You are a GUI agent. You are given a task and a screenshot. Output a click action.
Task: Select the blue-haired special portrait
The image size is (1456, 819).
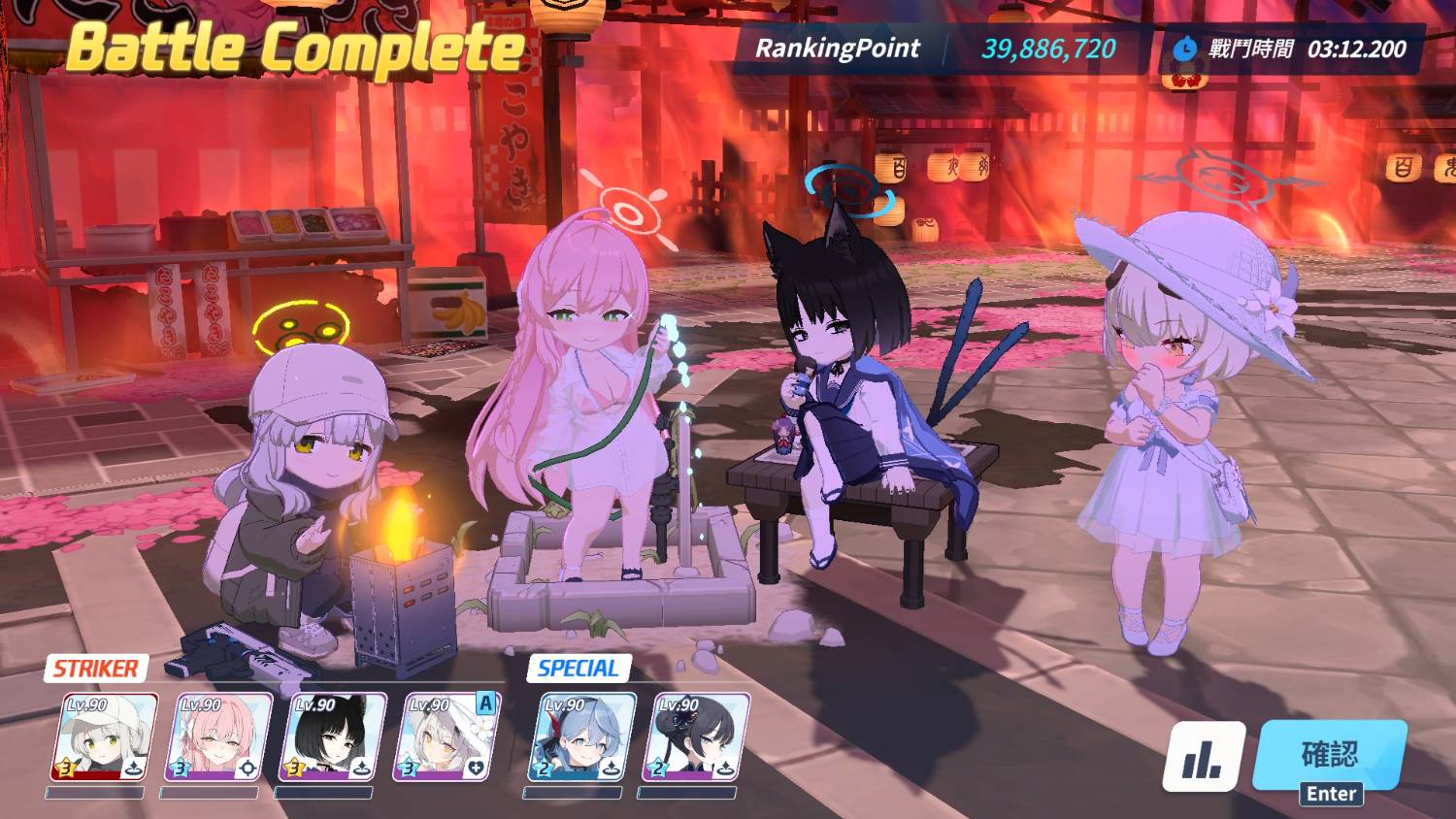[580, 737]
